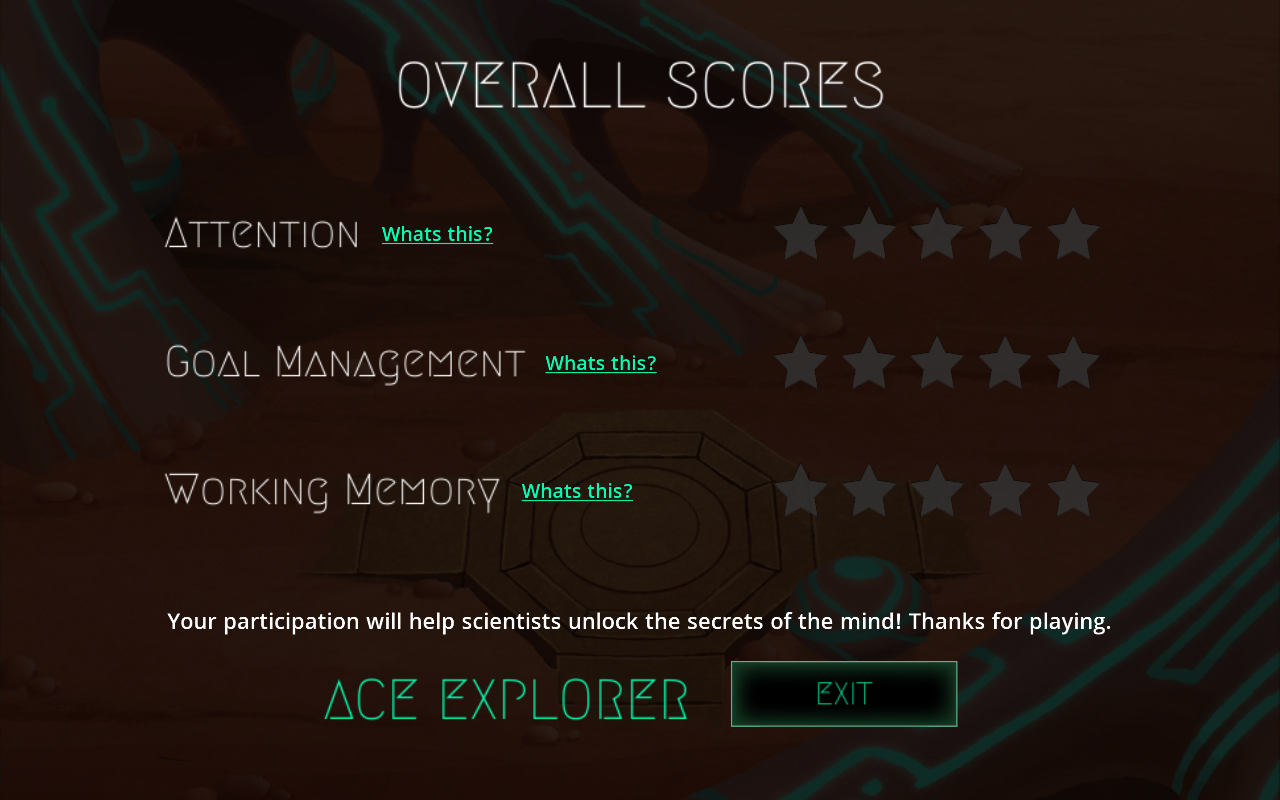The height and width of the screenshot is (800, 1280).
Task: Click the first star for Attention
Action: click(x=801, y=232)
